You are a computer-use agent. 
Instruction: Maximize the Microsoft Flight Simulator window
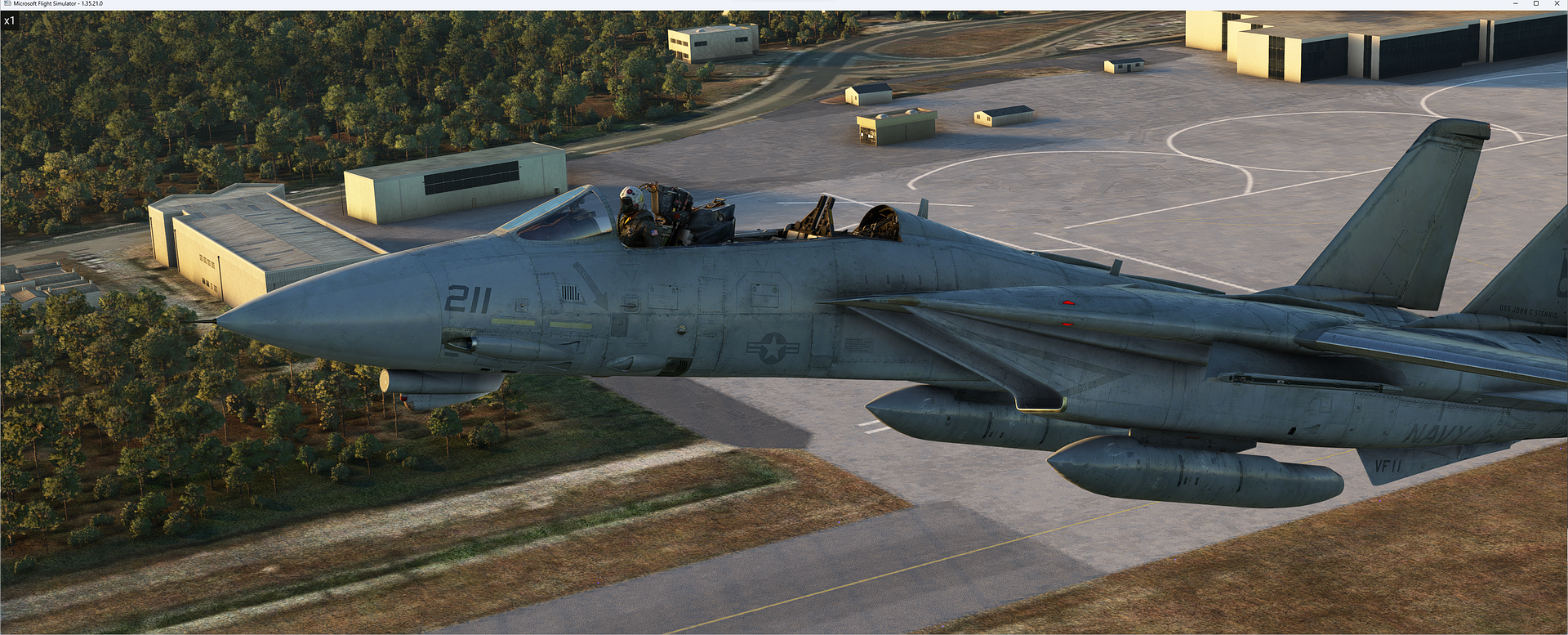click(x=1536, y=5)
